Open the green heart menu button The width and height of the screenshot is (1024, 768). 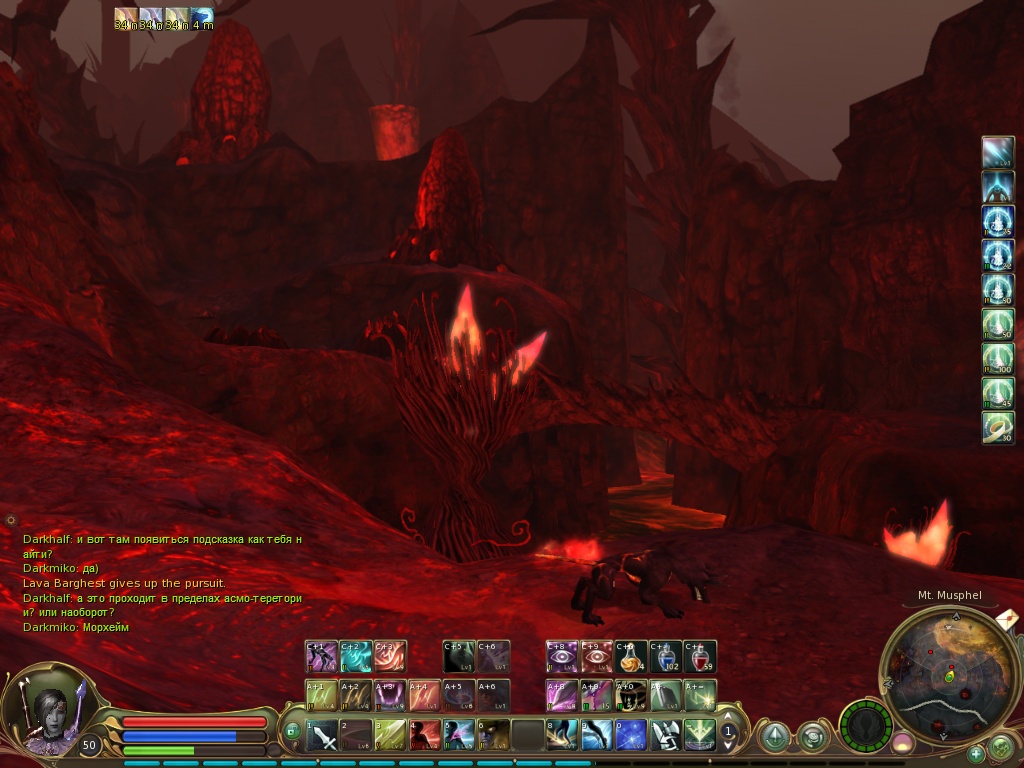click(x=1000, y=746)
